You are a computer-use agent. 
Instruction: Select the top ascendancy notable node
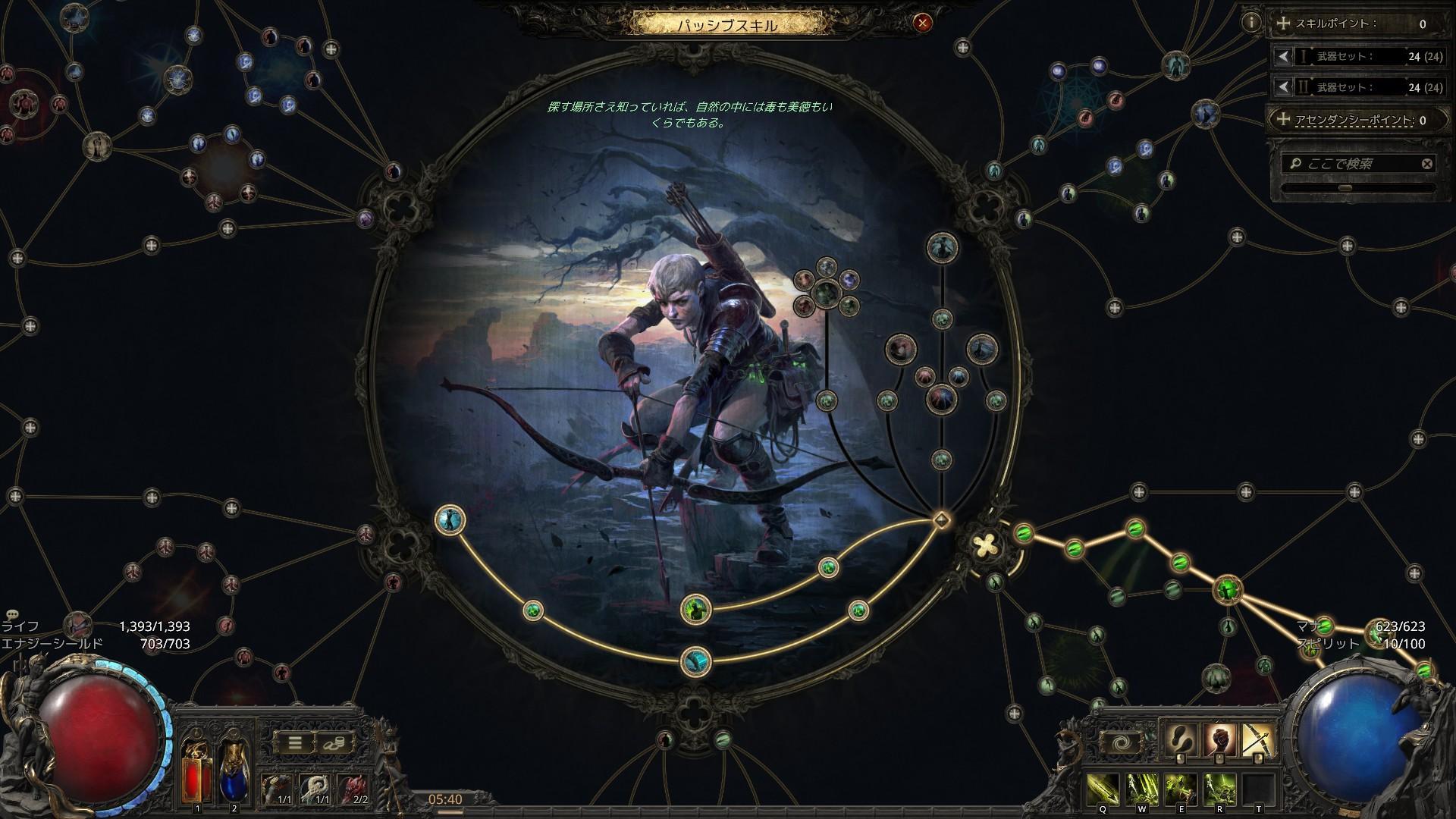pyautogui.click(x=942, y=246)
